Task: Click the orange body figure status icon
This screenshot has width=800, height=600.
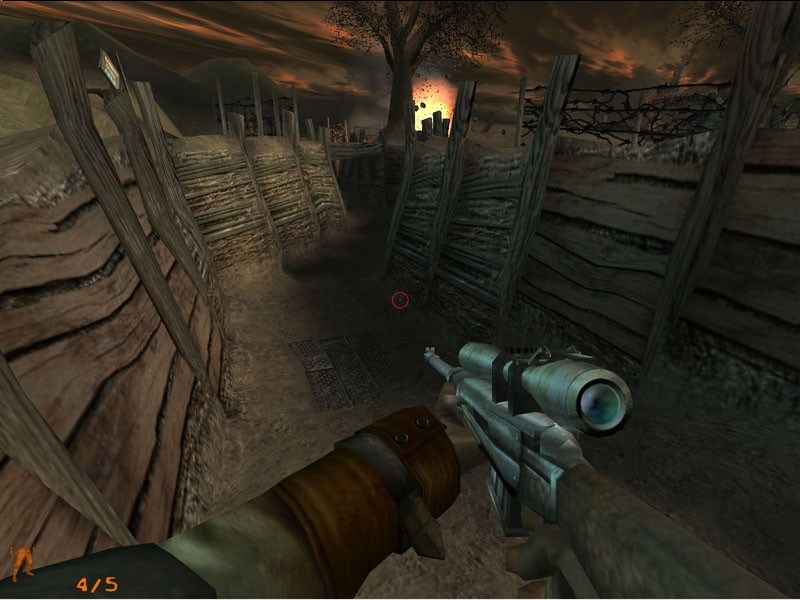Action: click(22, 560)
